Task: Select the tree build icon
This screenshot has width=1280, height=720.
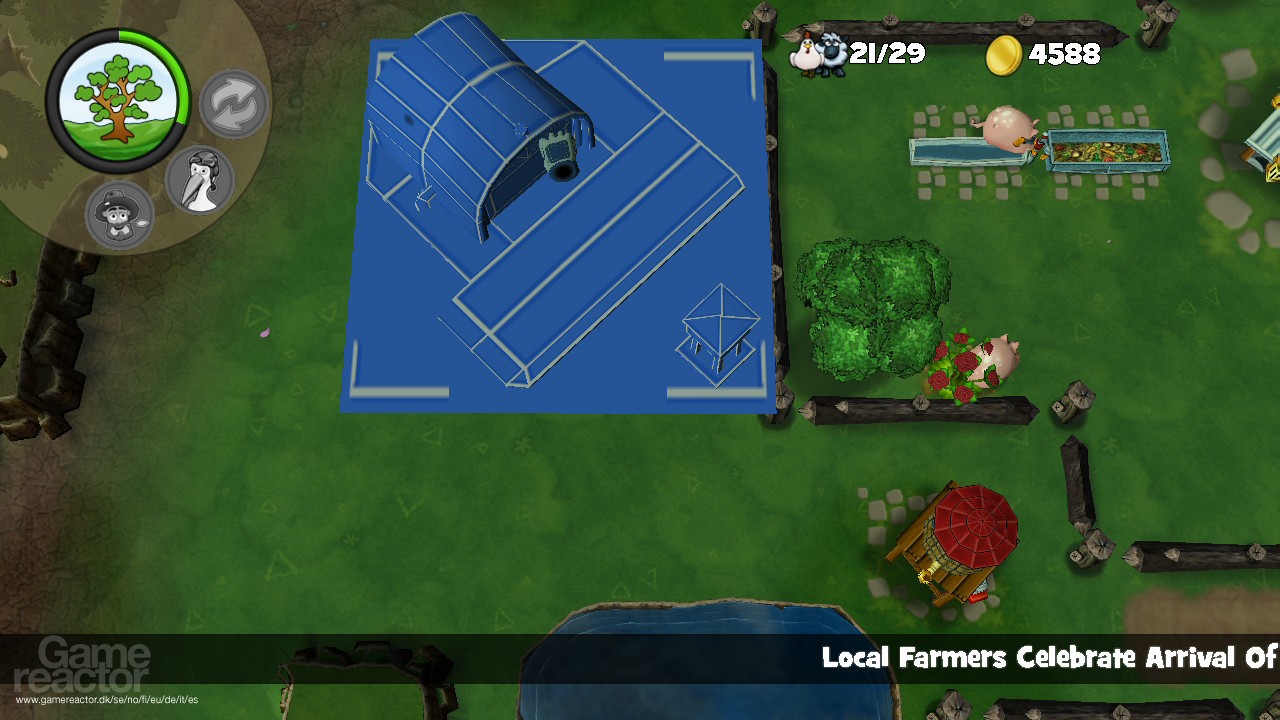Action: pyautogui.click(x=120, y=95)
